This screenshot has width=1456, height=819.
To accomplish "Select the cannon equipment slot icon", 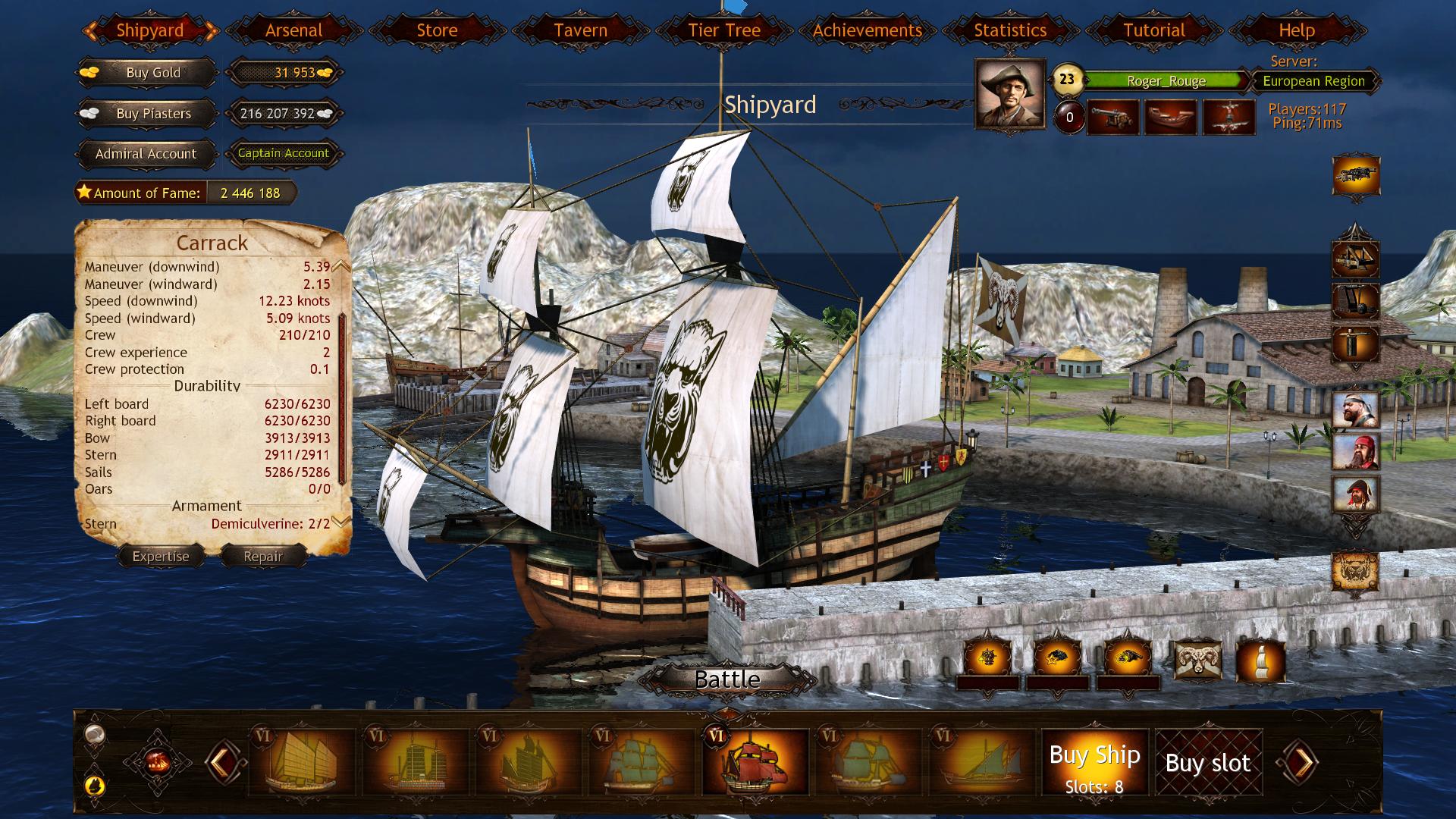I will tap(1357, 175).
